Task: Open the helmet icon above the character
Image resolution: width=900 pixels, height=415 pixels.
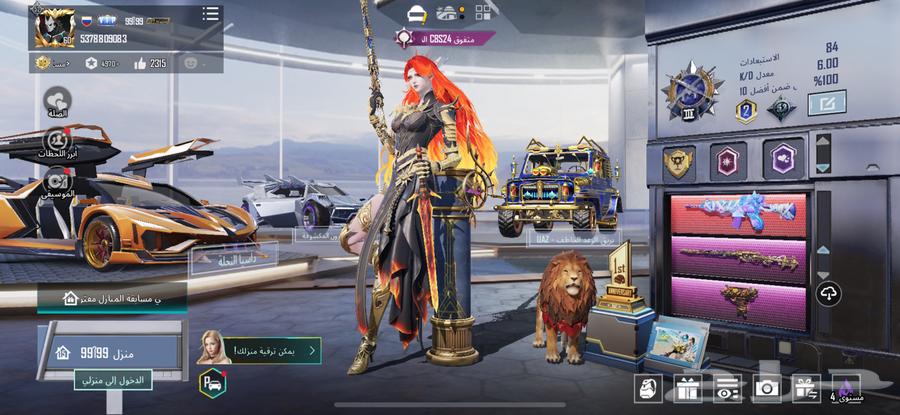Action: pyautogui.click(x=417, y=13)
